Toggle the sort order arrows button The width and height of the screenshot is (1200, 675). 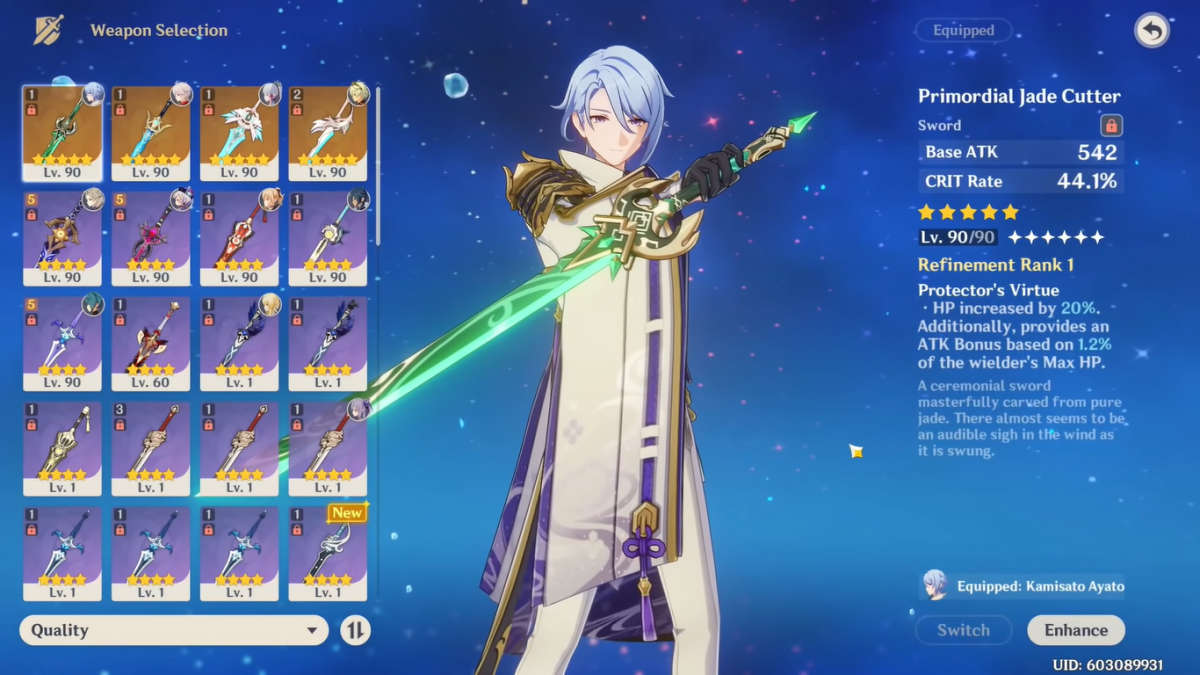[355, 630]
